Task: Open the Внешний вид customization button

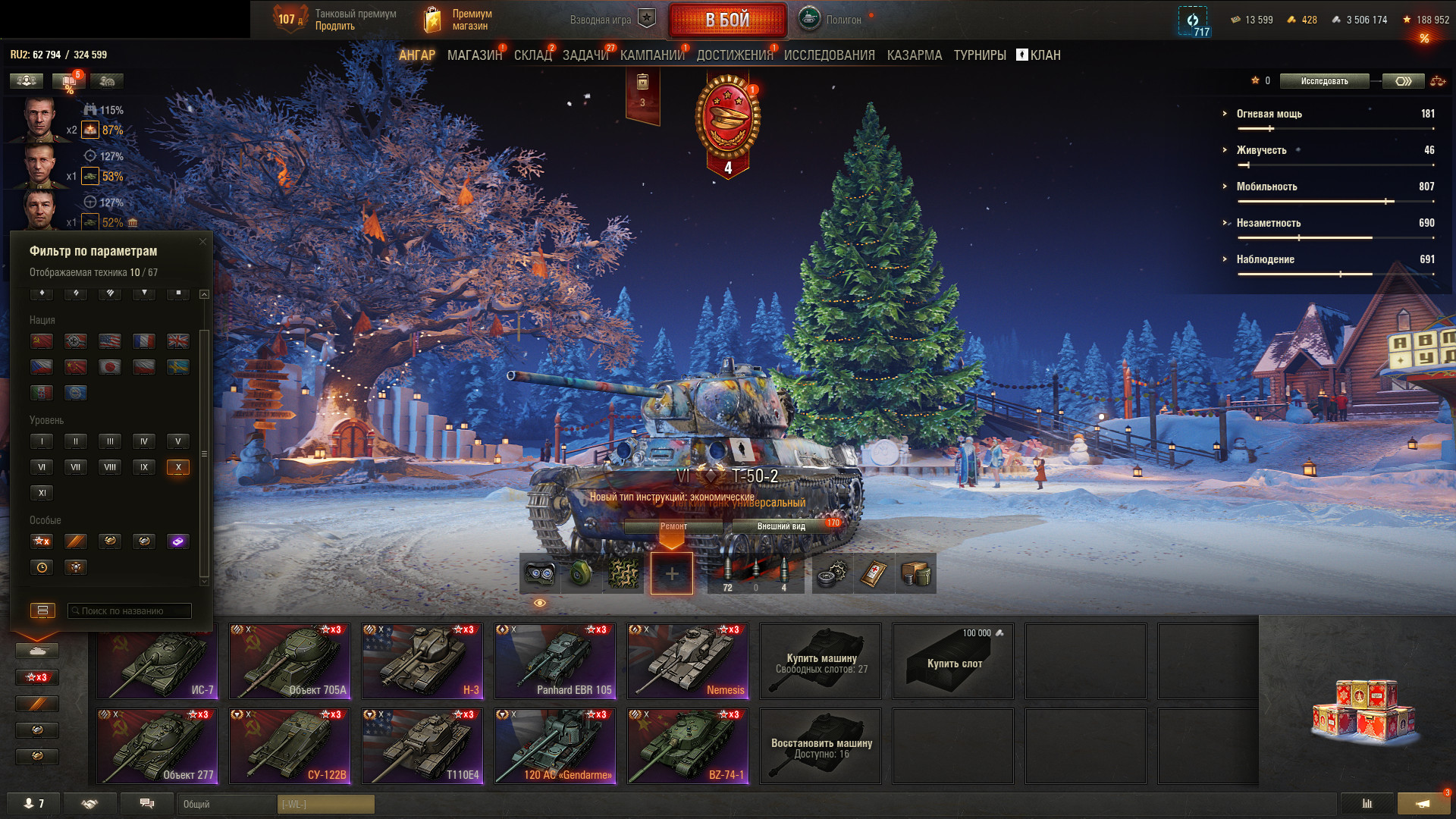Action: click(781, 526)
